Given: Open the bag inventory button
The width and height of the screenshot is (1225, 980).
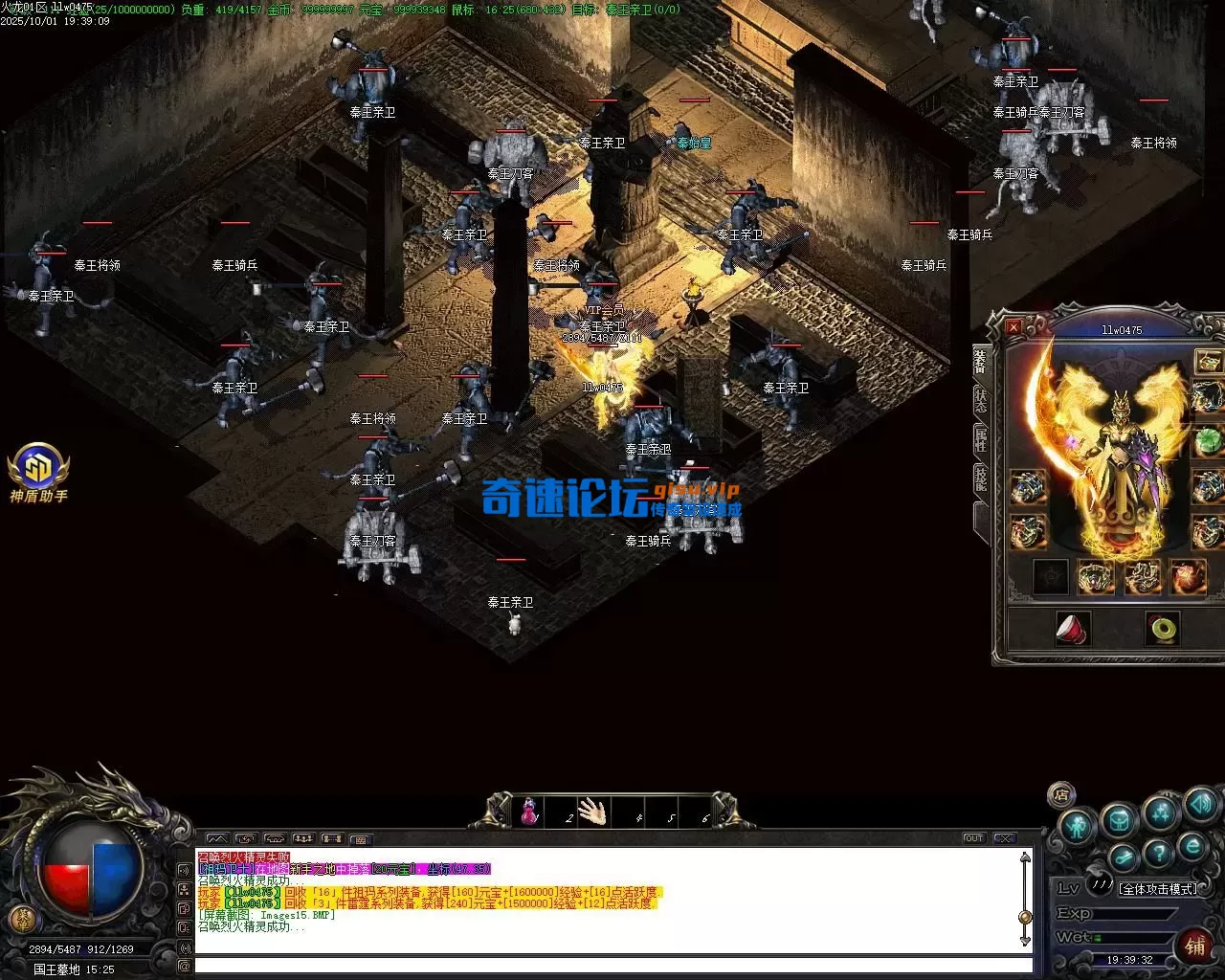Looking at the screenshot, I should point(1118,820).
